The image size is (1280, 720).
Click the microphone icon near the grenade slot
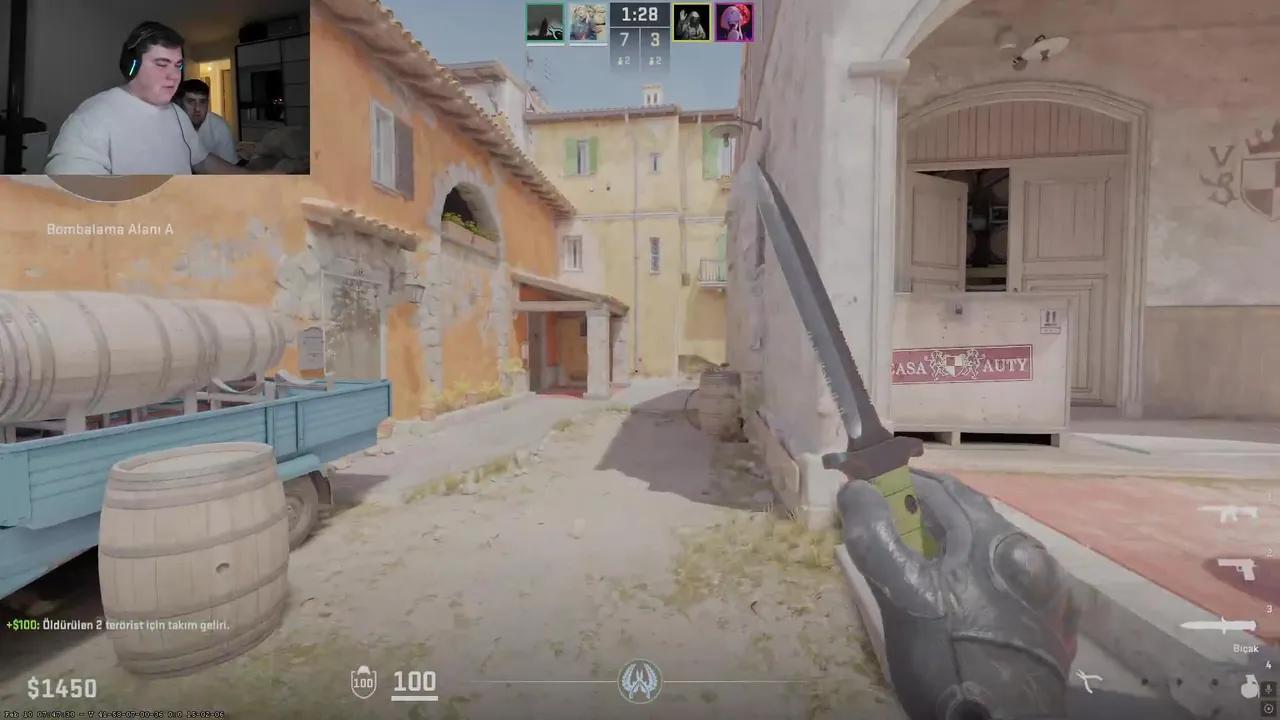[x=1268, y=688]
